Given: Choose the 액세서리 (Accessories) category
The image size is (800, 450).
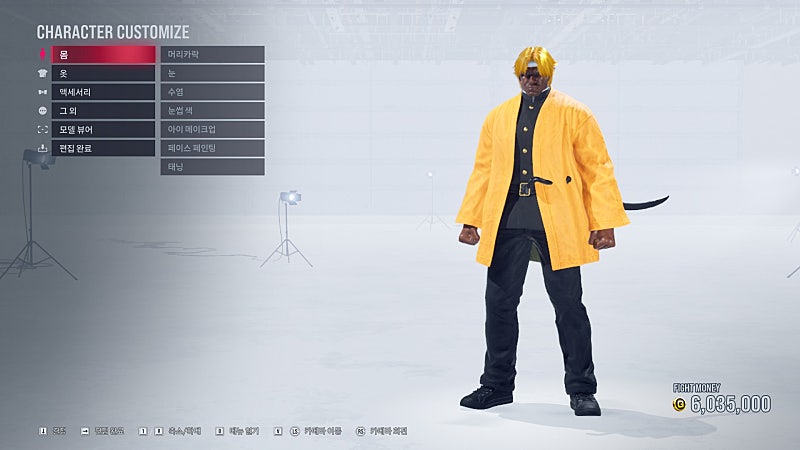Looking at the screenshot, I should (x=104, y=92).
